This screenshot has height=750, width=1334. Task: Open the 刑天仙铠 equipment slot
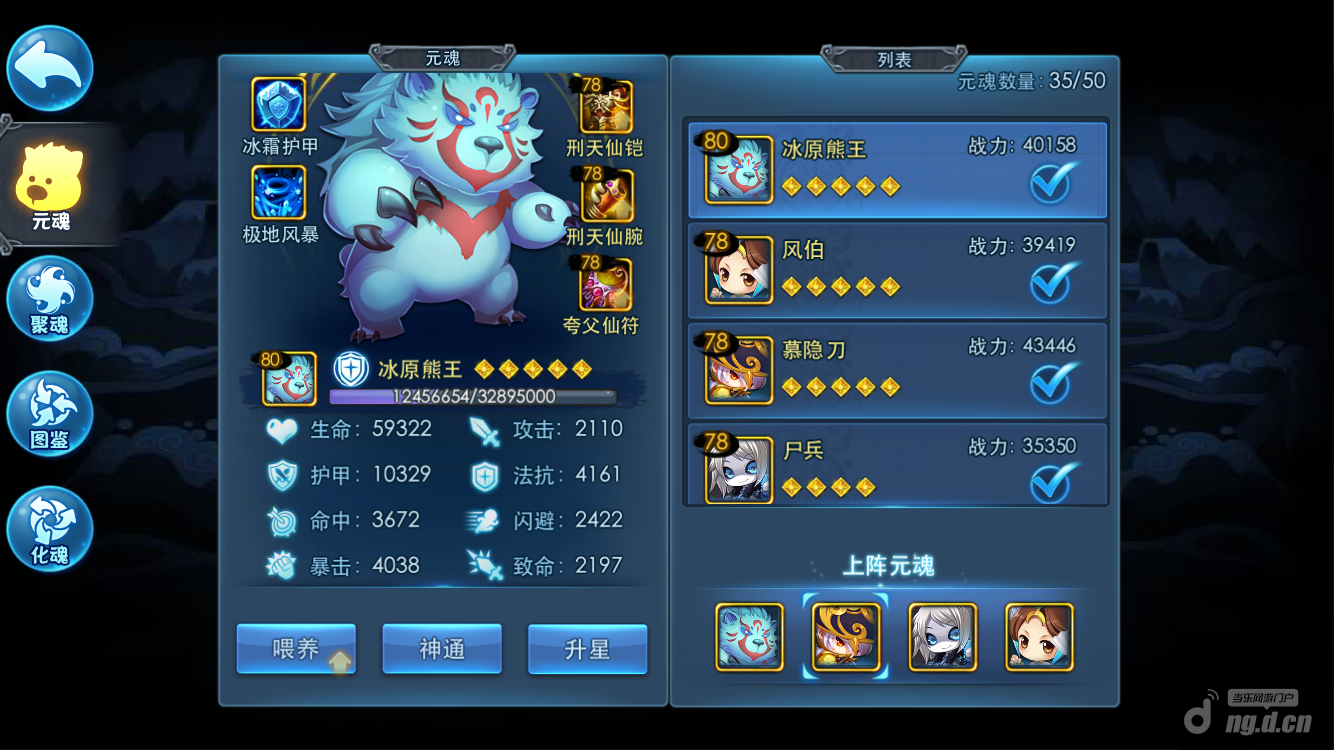[606, 107]
